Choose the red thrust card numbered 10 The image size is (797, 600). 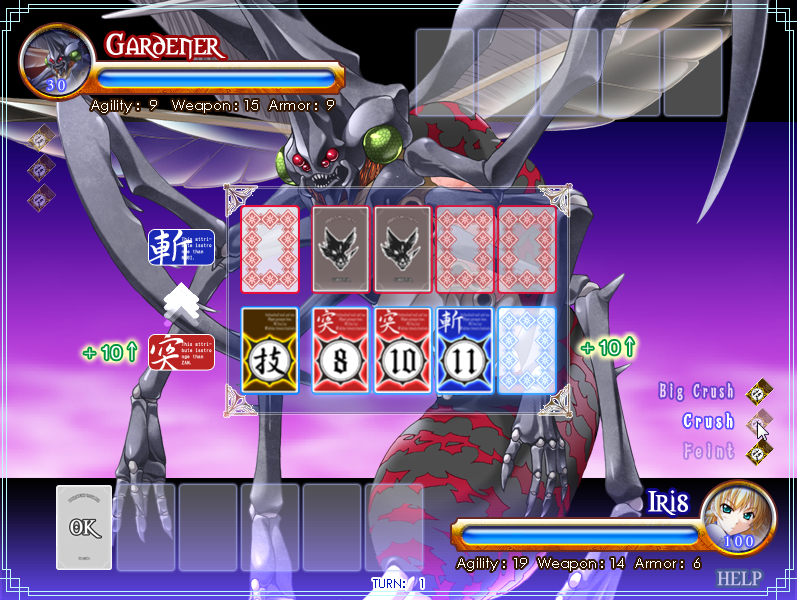(402, 350)
